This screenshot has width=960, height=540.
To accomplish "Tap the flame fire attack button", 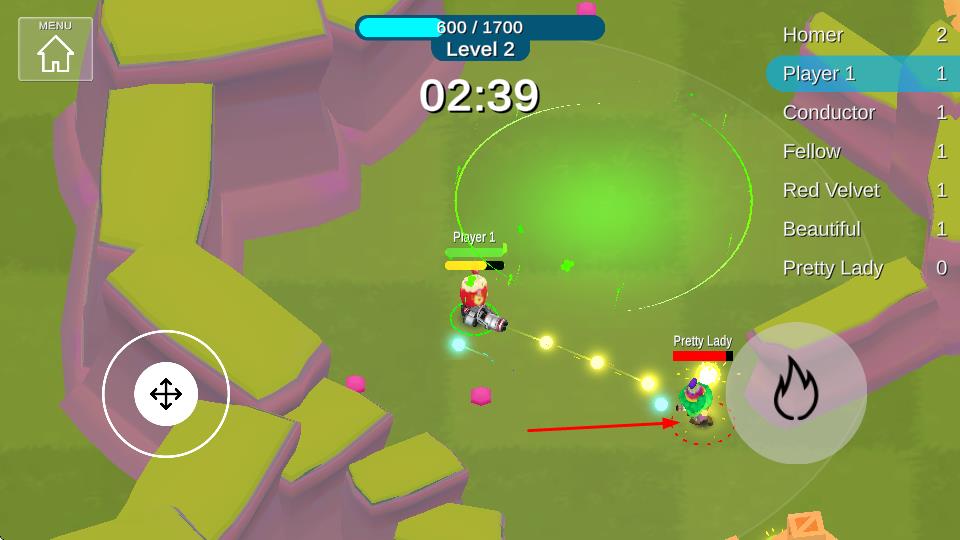I will [x=796, y=393].
